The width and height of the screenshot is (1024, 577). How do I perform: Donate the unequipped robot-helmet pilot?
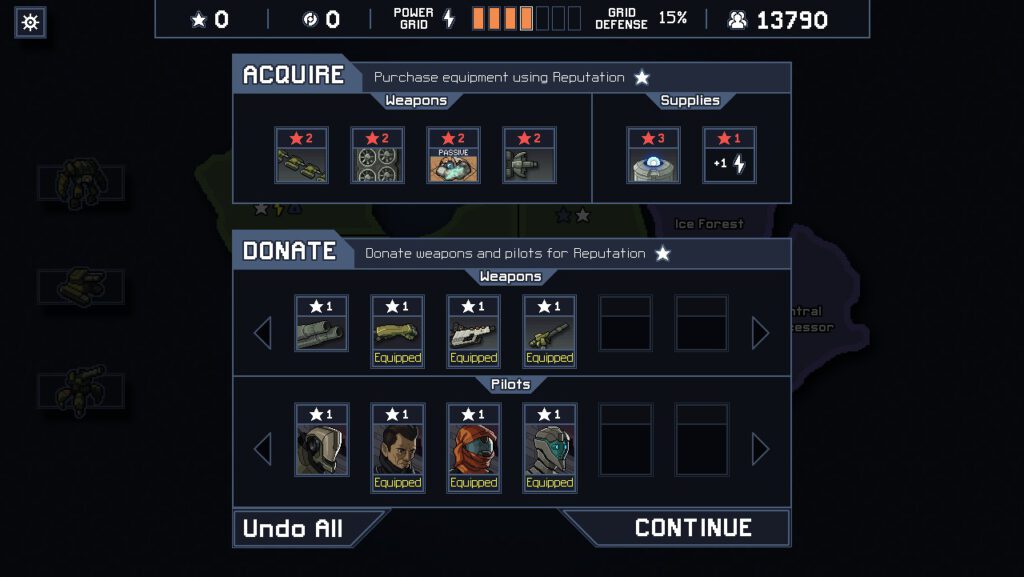321,441
